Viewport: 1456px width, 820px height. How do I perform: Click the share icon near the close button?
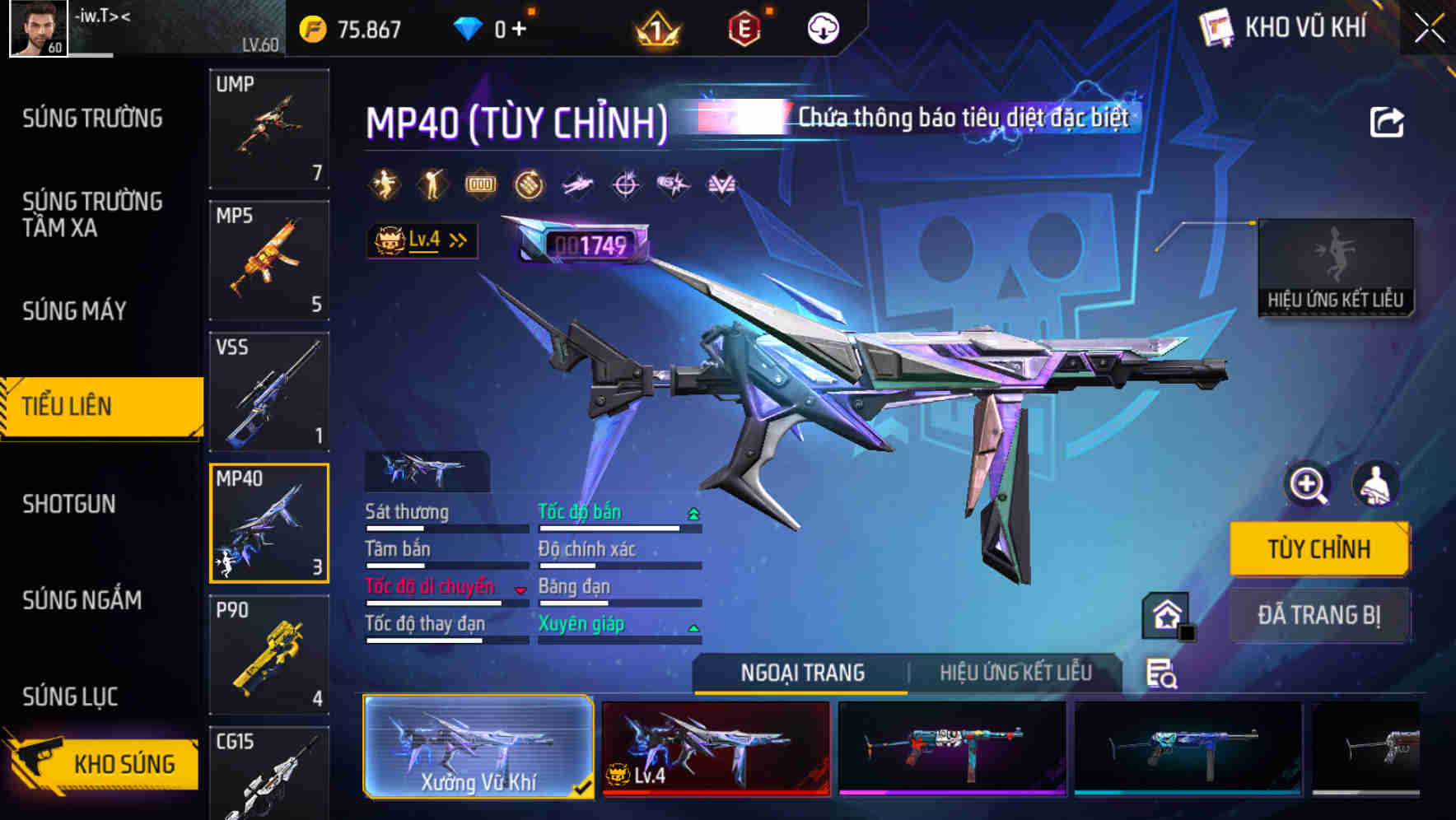(1386, 122)
